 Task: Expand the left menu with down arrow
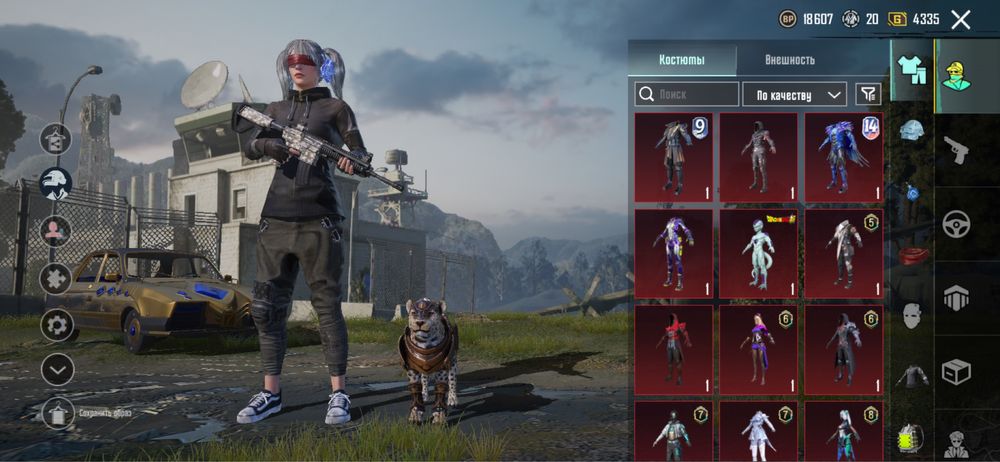click(57, 369)
